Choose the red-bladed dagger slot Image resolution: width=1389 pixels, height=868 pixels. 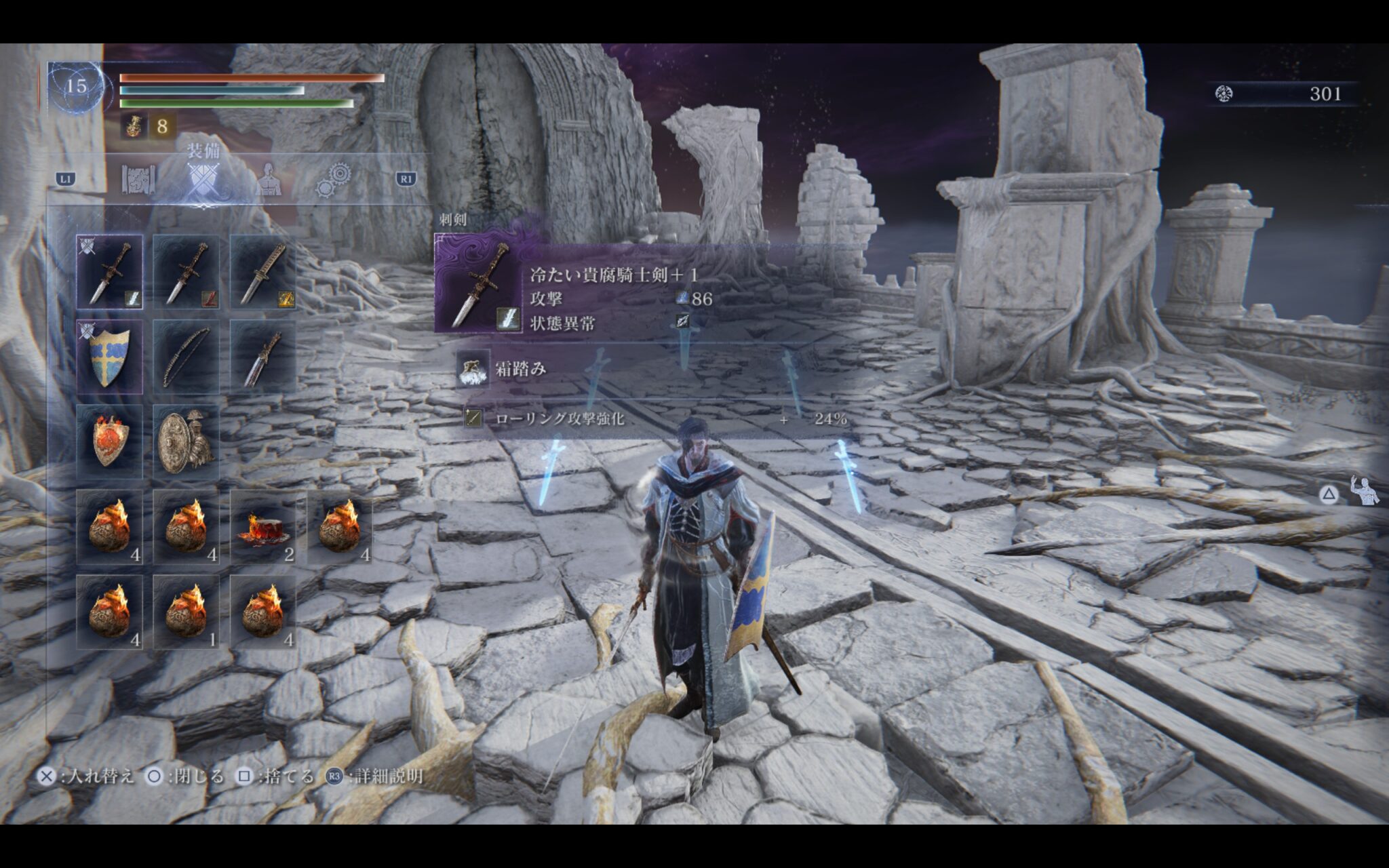(x=263, y=357)
